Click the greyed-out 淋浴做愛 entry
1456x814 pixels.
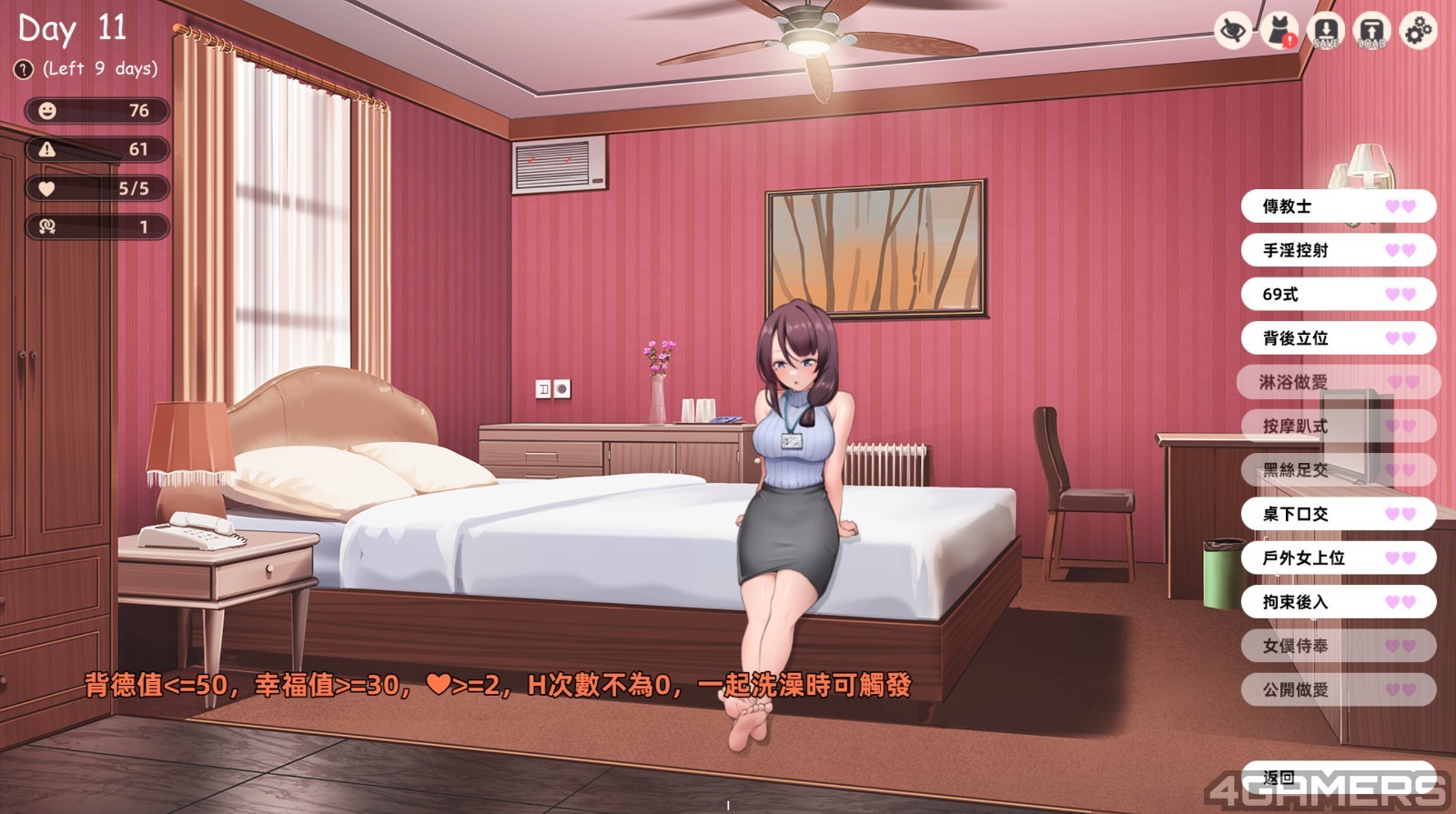tap(1338, 382)
